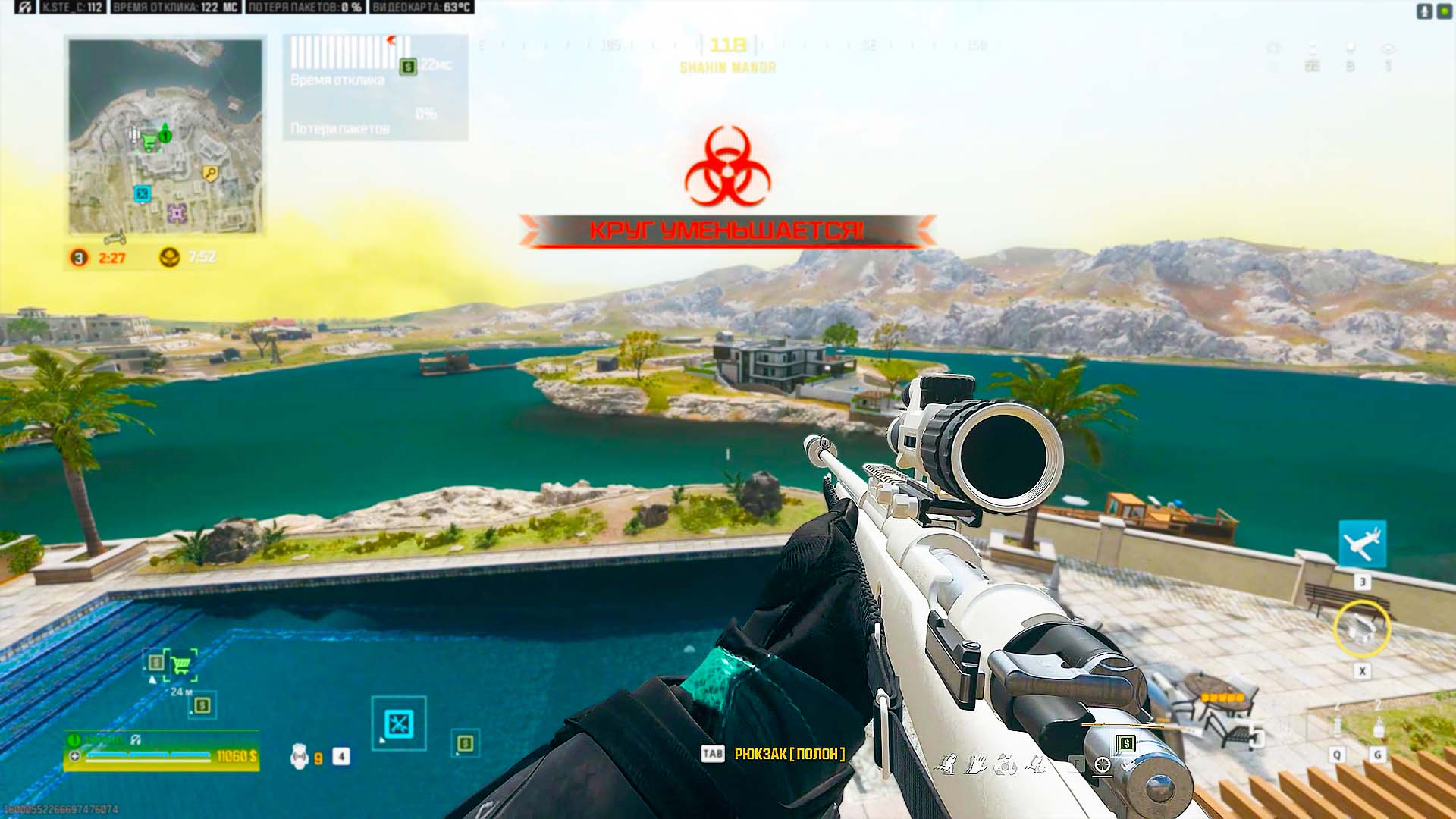This screenshot has height=819, width=1456.
Task: Toggle the microphone icon in top-right corner
Action: (1424, 10)
